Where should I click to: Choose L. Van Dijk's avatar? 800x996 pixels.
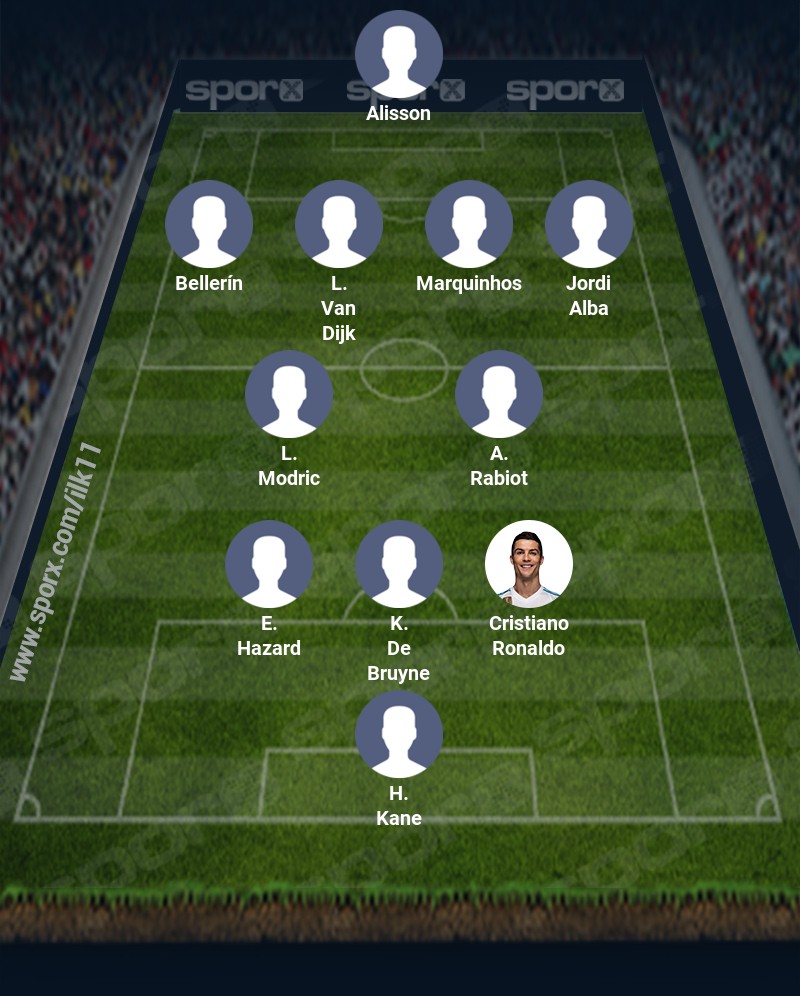pos(339,224)
